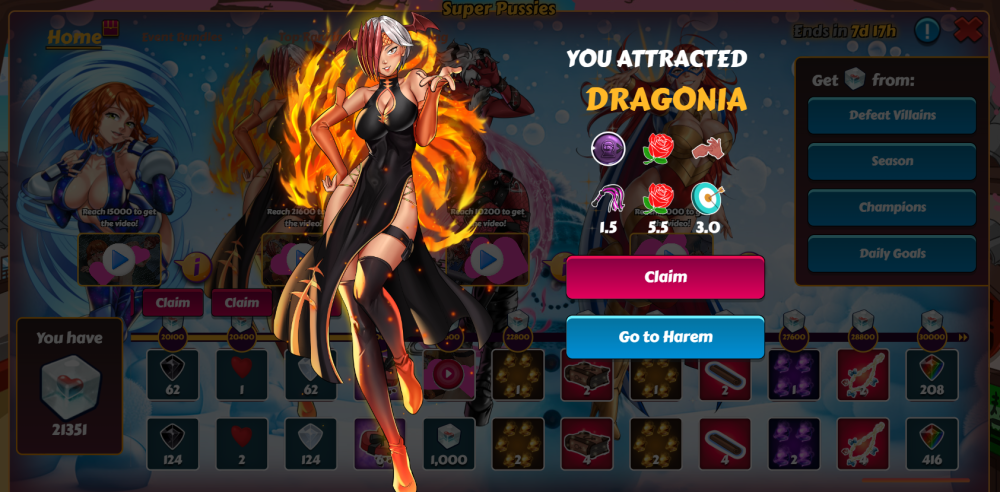Screen dimensions: 1000x492
Task: Open the Defeat Villains source
Action: pos(892,115)
